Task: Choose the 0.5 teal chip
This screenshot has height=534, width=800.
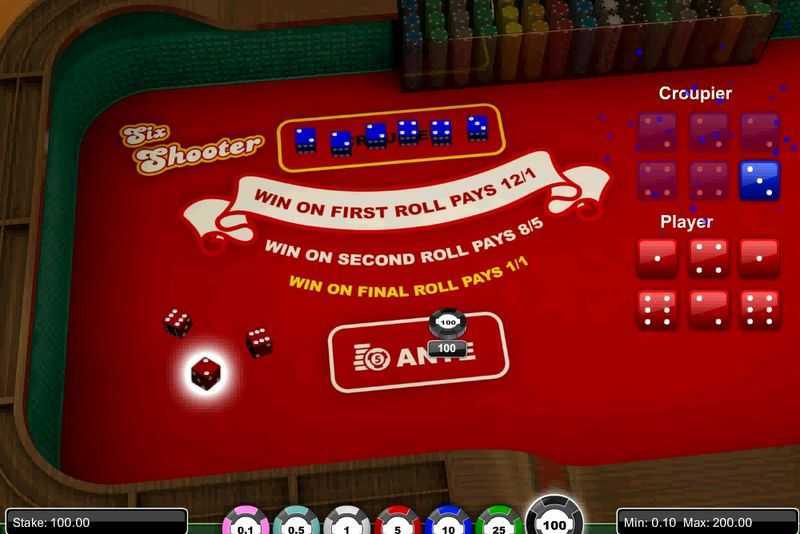Action: pos(296,522)
